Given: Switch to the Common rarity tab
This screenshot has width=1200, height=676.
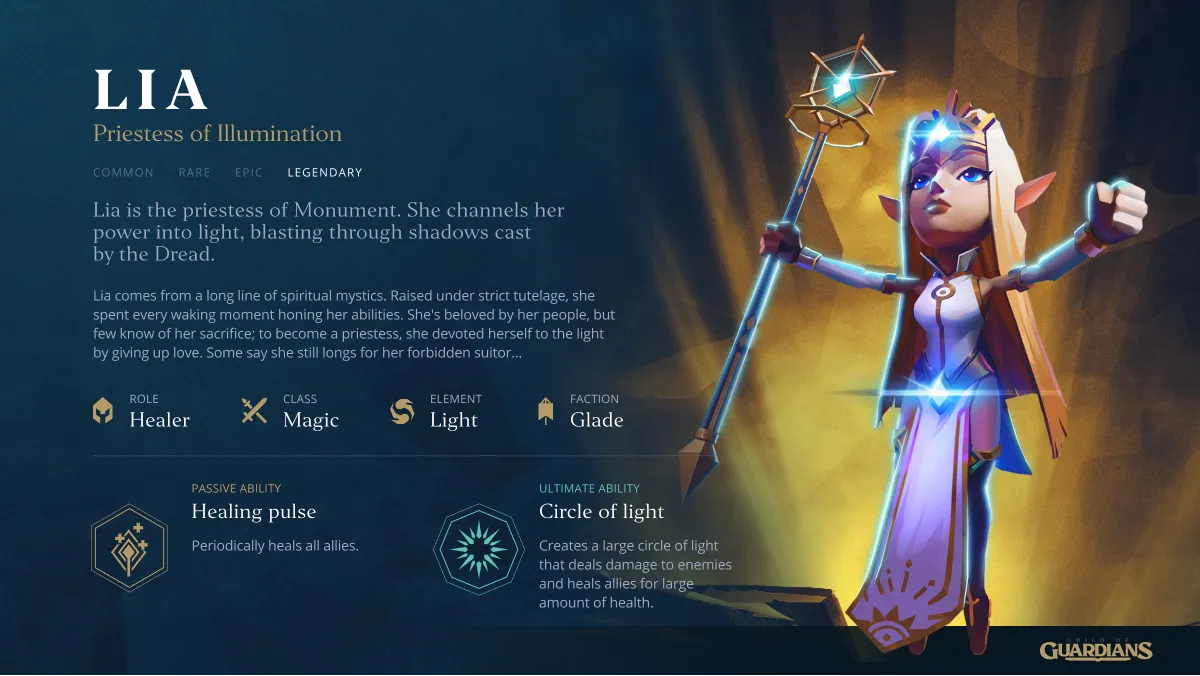Looking at the screenshot, I should (123, 173).
